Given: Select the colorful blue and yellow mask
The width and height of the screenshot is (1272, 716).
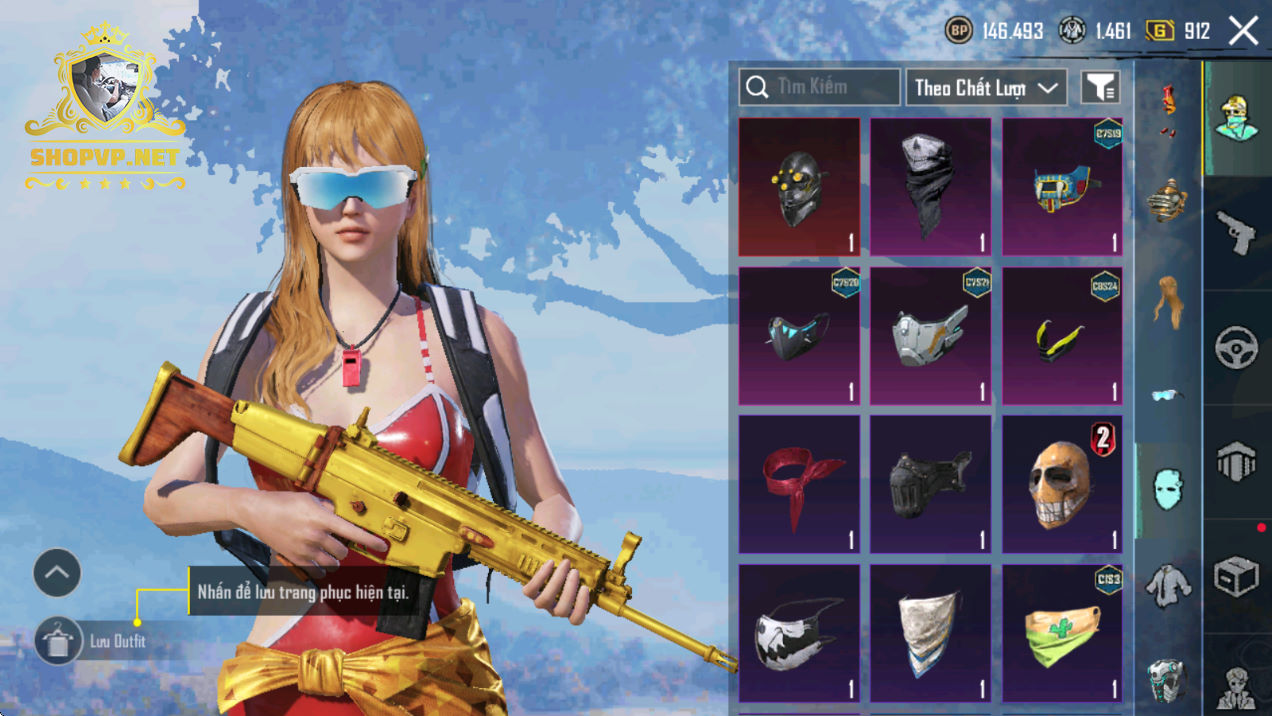Looking at the screenshot, I should pos(1062,187).
